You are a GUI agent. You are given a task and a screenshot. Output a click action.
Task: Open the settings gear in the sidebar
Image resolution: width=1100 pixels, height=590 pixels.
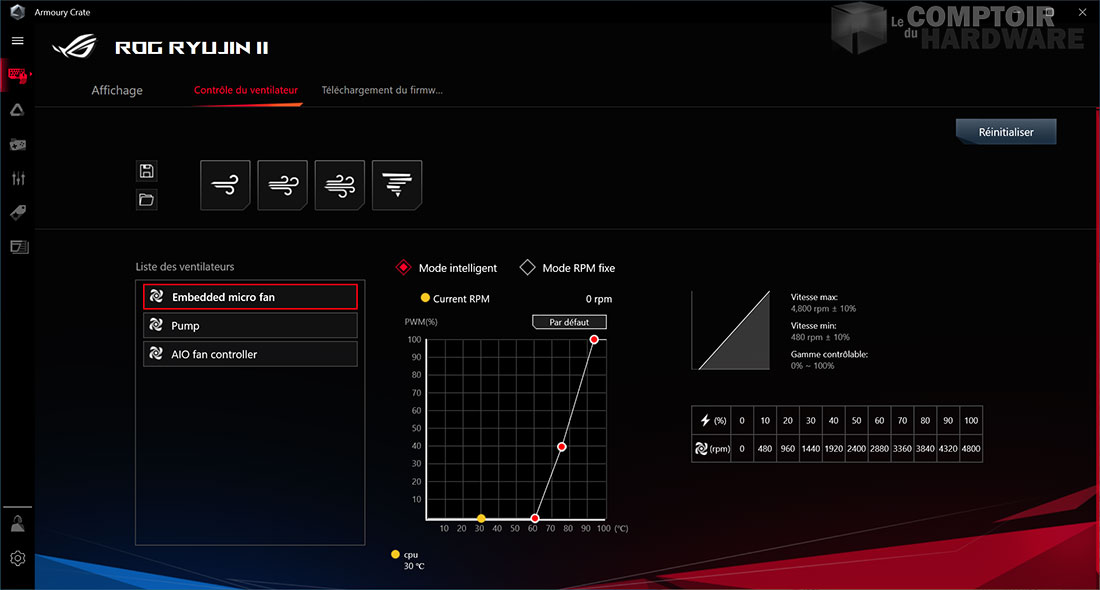[x=17, y=558]
